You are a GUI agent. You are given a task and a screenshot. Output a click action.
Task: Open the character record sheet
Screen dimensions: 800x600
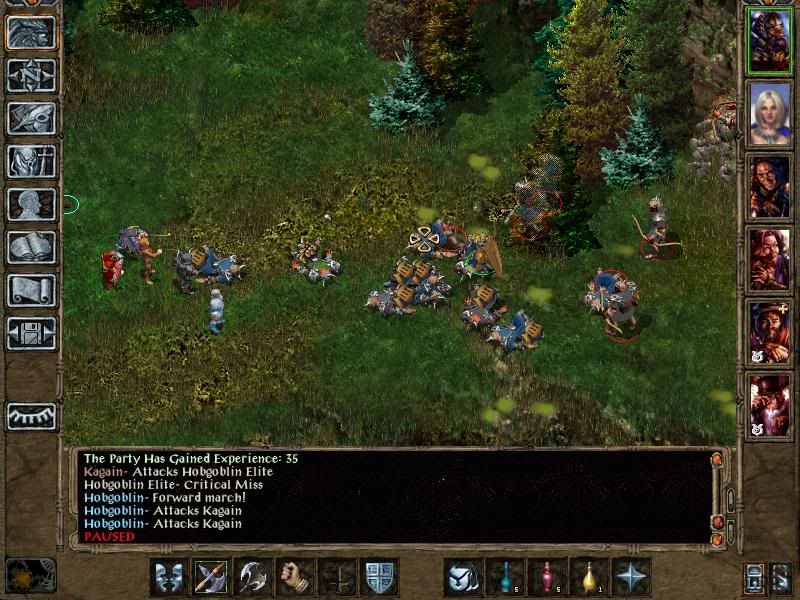click(x=31, y=205)
